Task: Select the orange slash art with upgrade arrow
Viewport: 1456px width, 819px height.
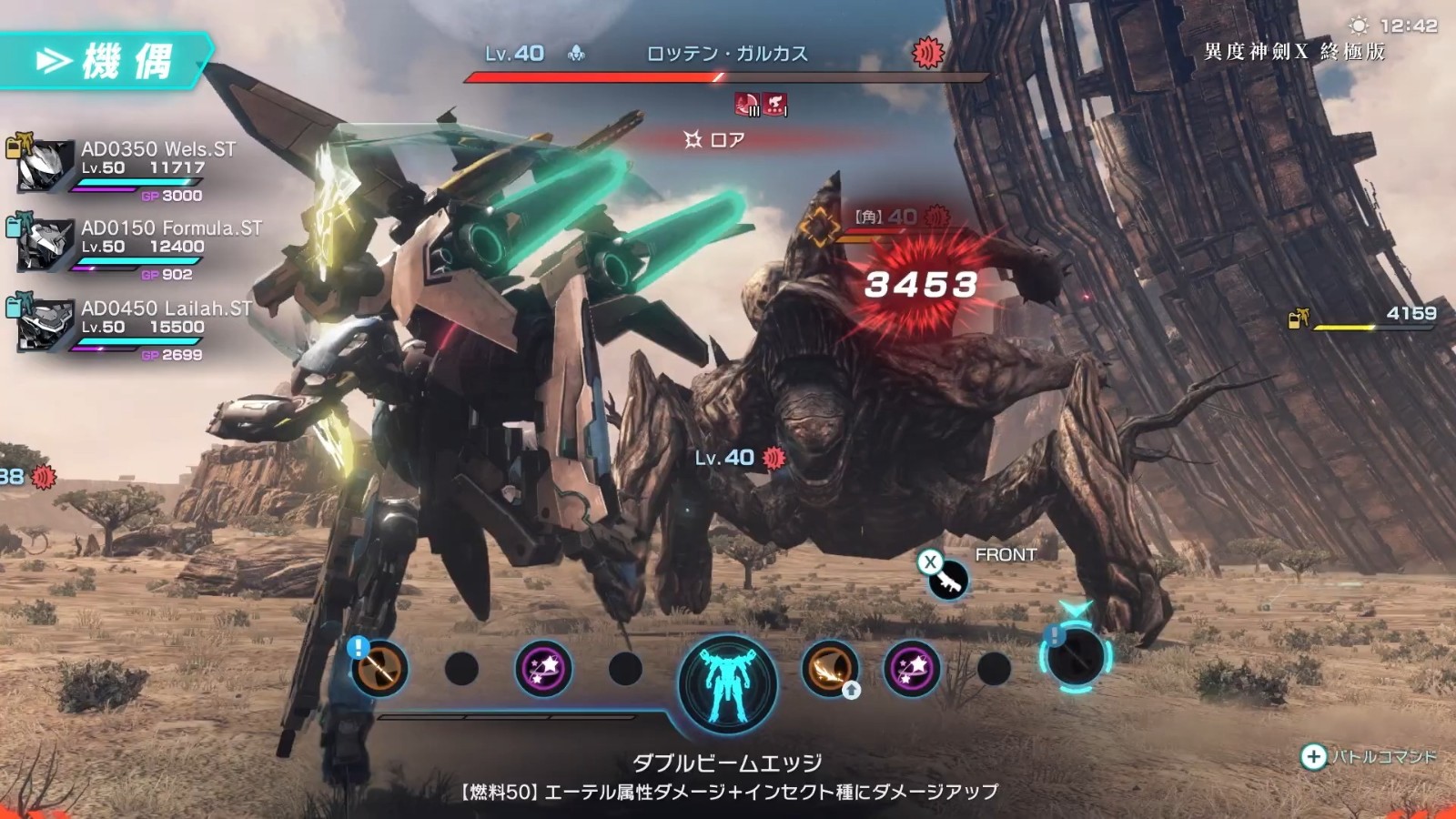Action: (x=828, y=666)
